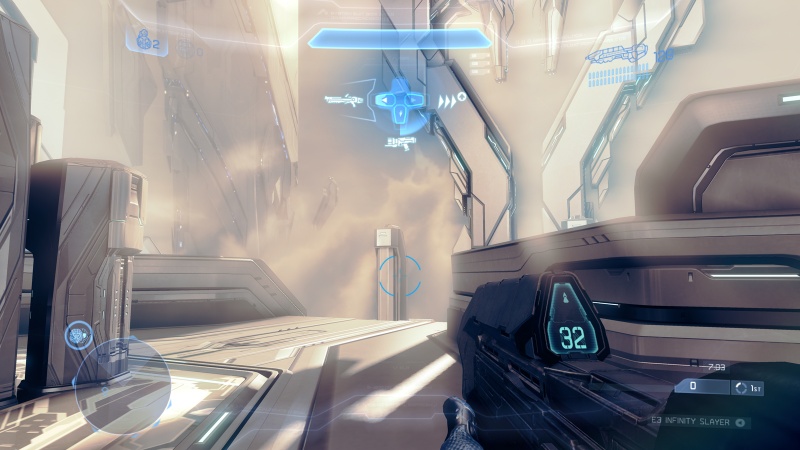Viewport: 800px width, 450px height.
Task: Activate the armor ability icon above the radar
Action: [79, 335]
